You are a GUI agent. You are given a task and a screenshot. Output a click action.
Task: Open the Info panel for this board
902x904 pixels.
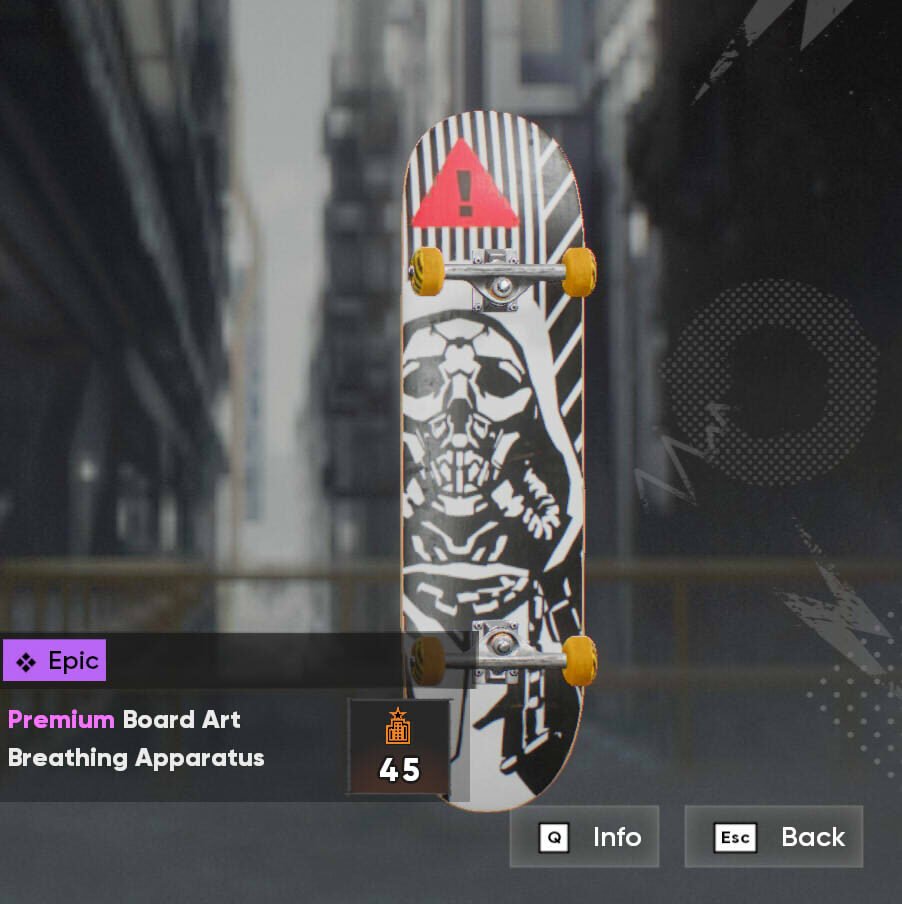(585, 837)
